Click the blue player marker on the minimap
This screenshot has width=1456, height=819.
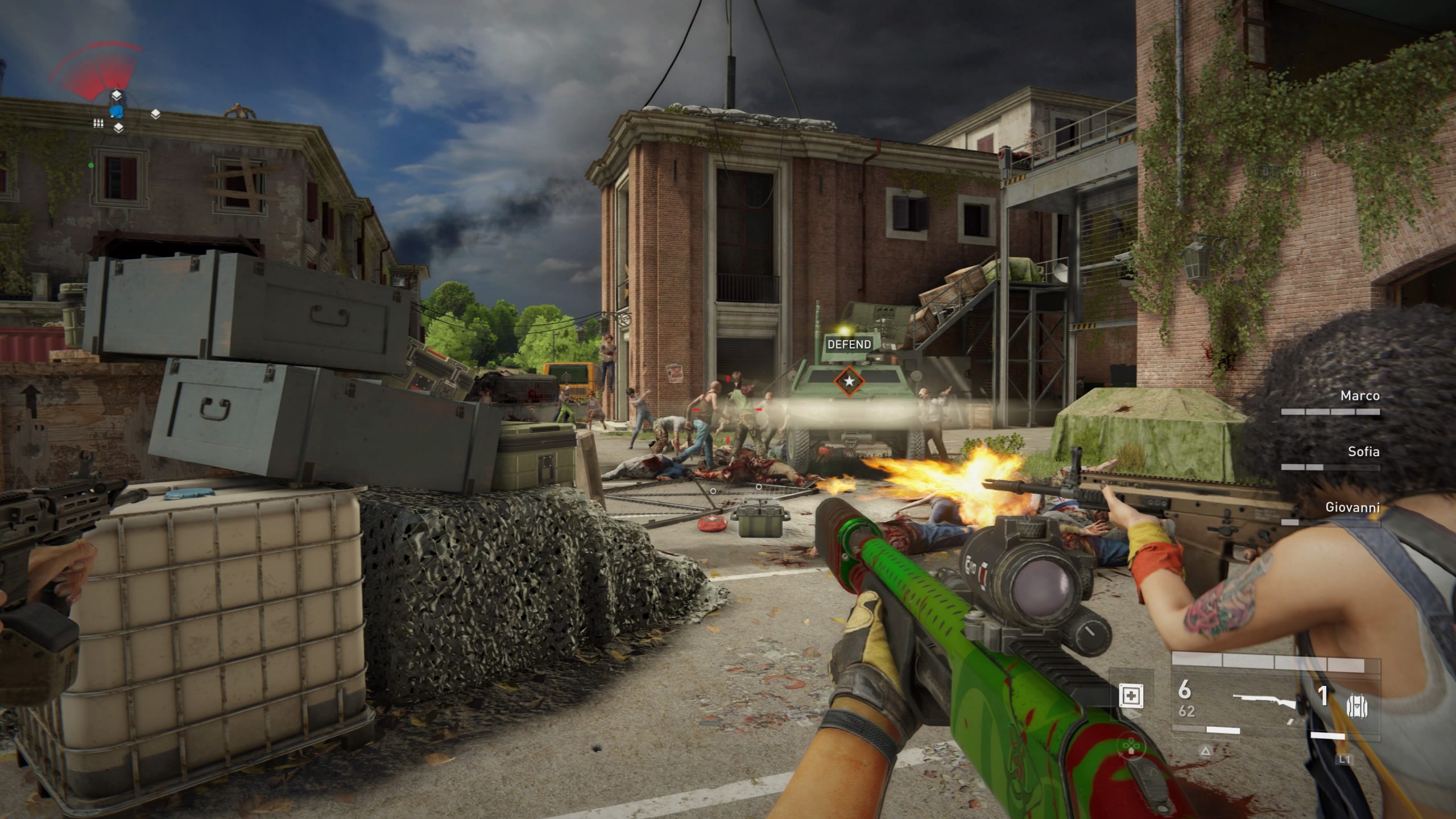(117, 111)
